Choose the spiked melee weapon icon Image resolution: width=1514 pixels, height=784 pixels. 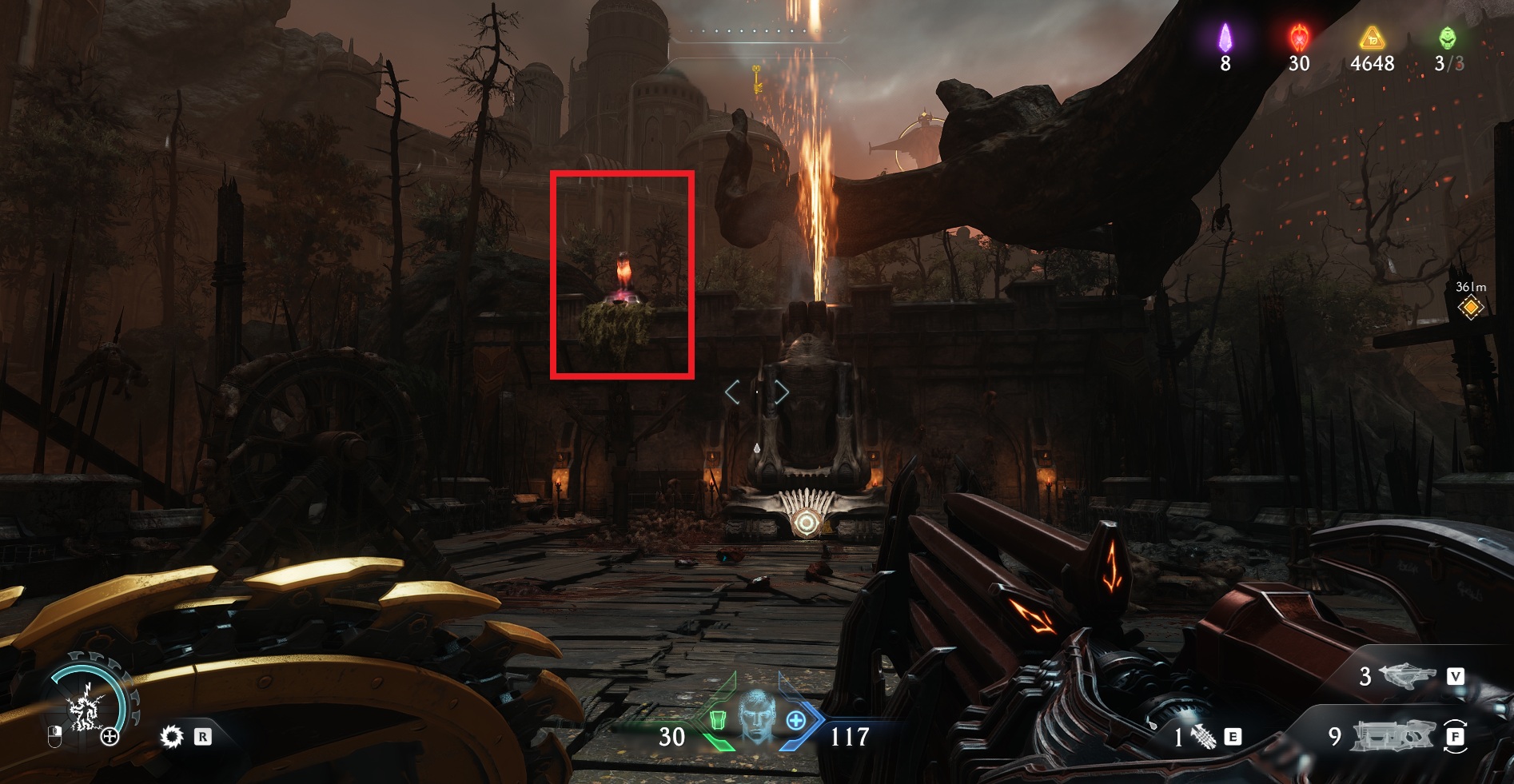pyautogui.click(x=1204, y=736)
